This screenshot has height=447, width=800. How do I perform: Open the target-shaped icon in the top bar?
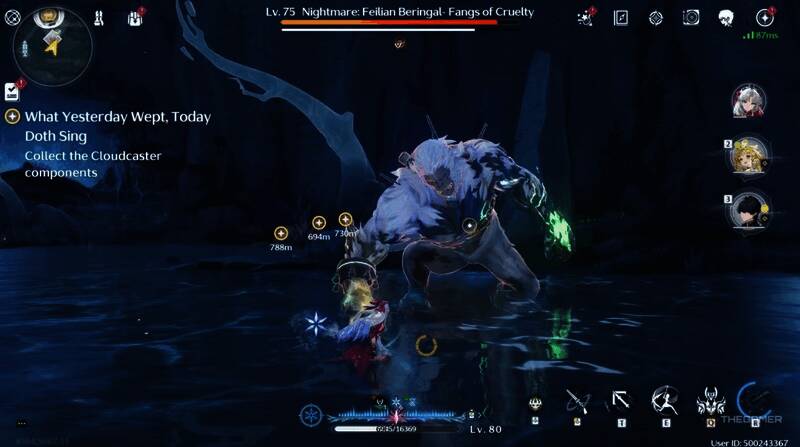tap(656, 17)
